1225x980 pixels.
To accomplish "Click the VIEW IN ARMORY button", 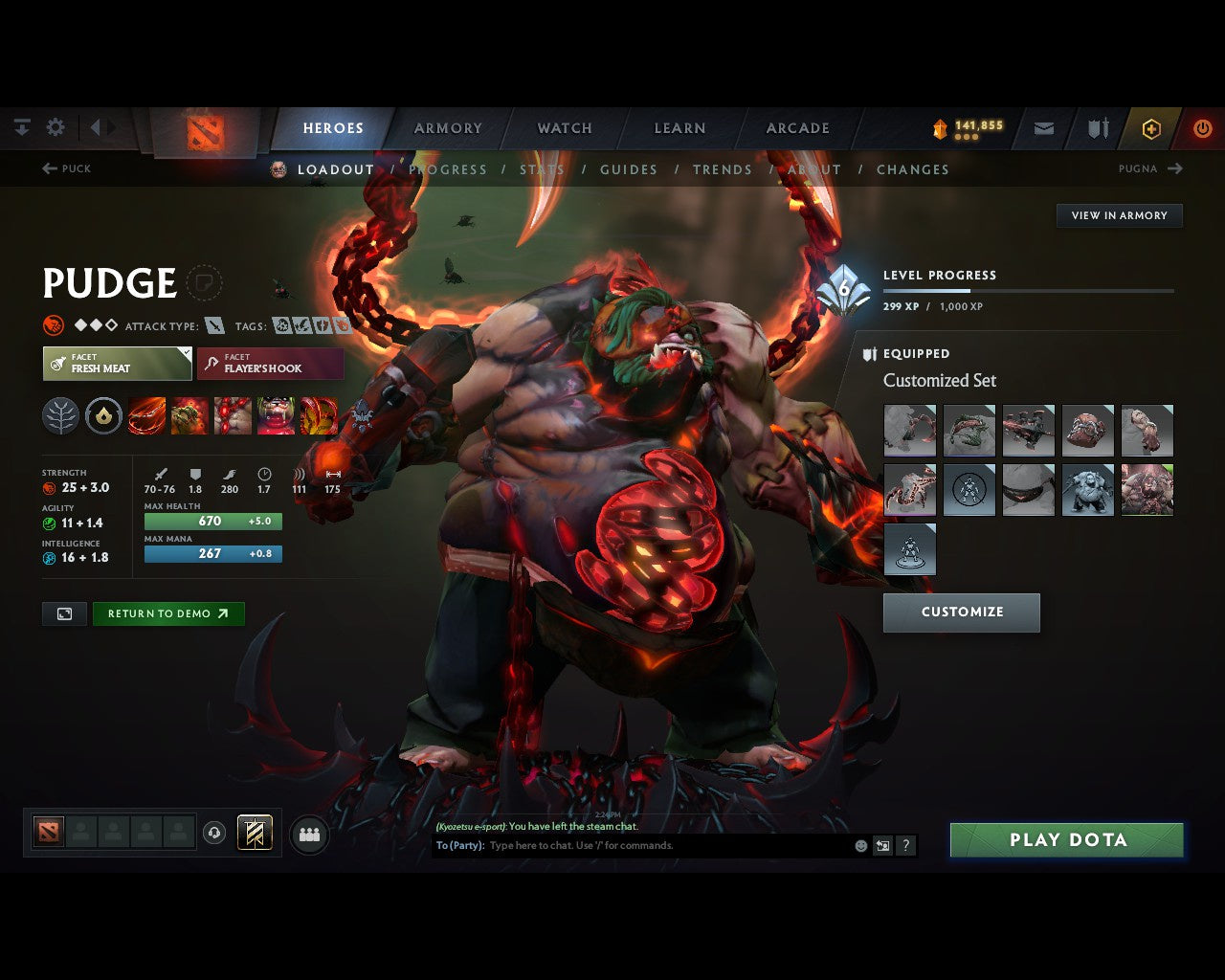I will (1119, 215).
